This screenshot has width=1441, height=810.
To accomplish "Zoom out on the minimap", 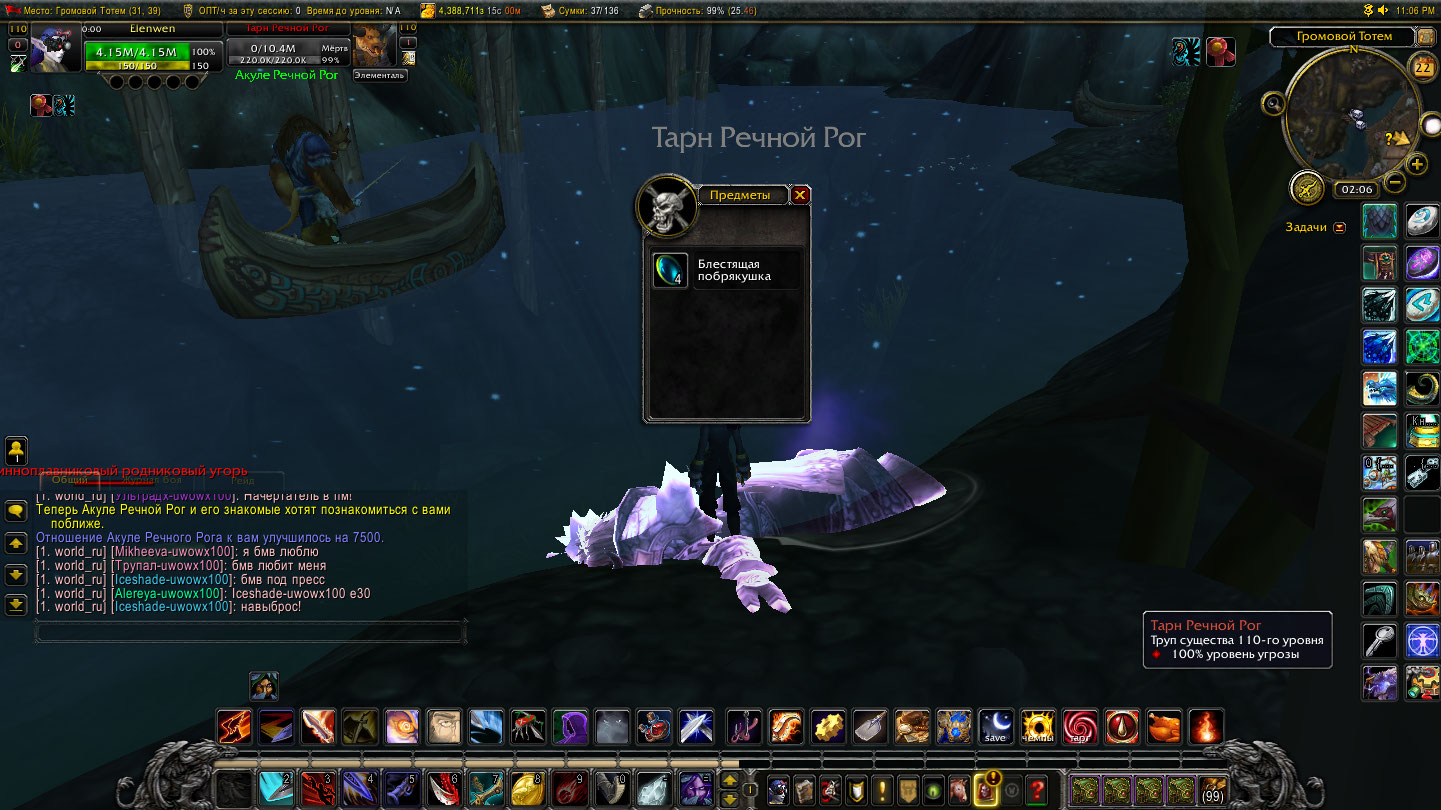I will pyautogui.click(x=1395, y=183).
